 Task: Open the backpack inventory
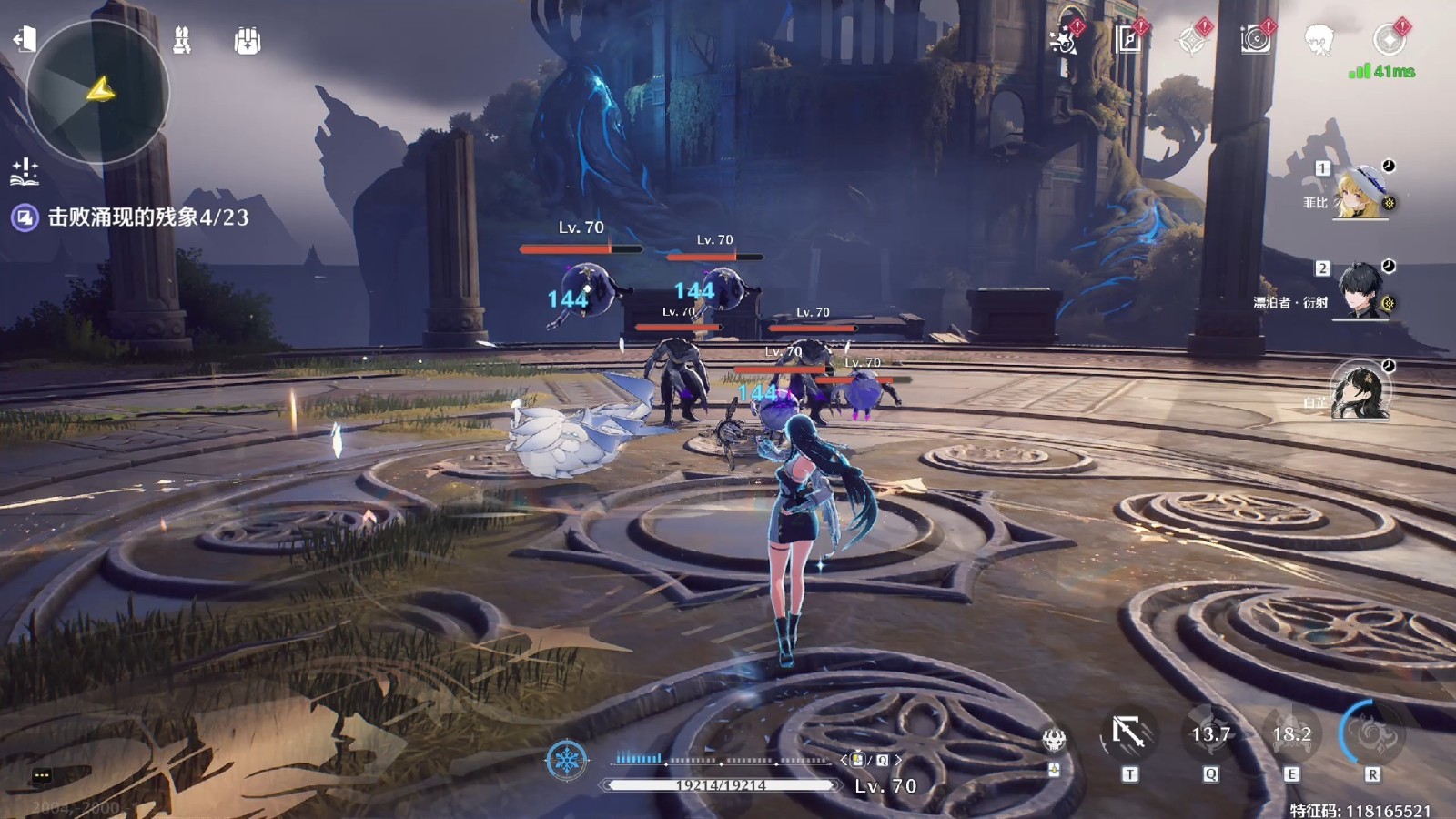247,41
